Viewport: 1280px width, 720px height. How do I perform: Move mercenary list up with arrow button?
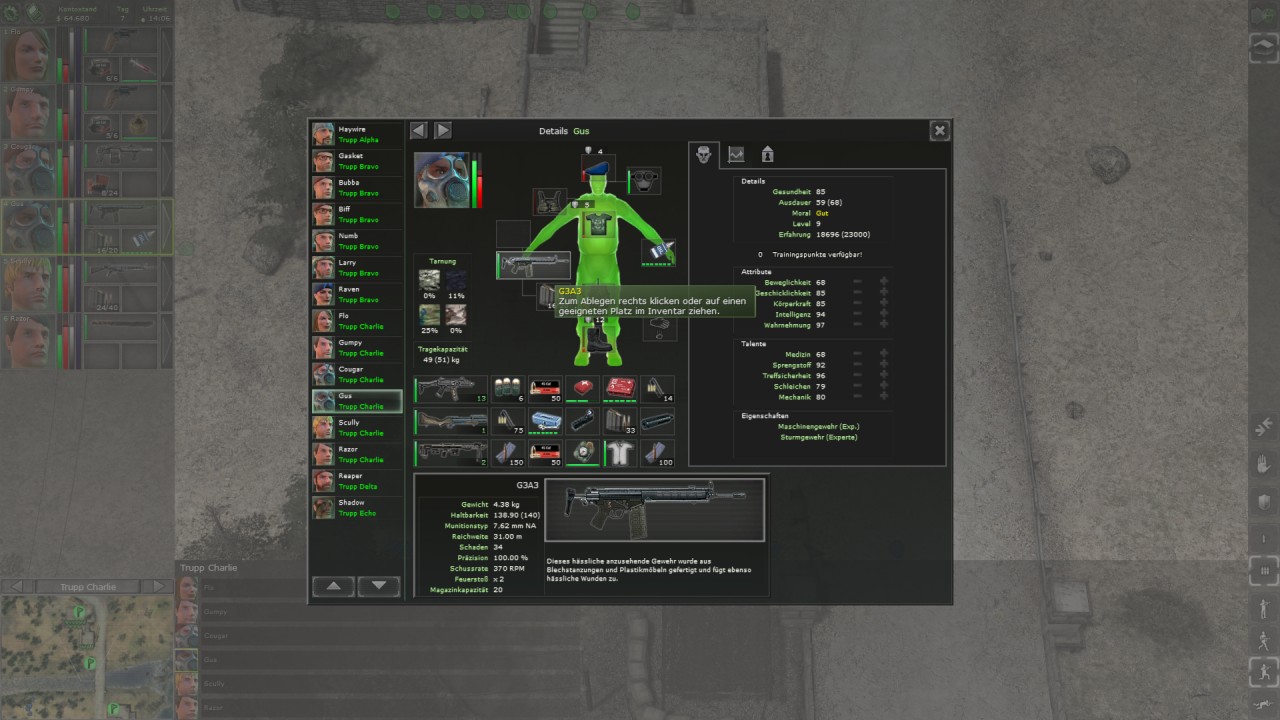(334, 586)
